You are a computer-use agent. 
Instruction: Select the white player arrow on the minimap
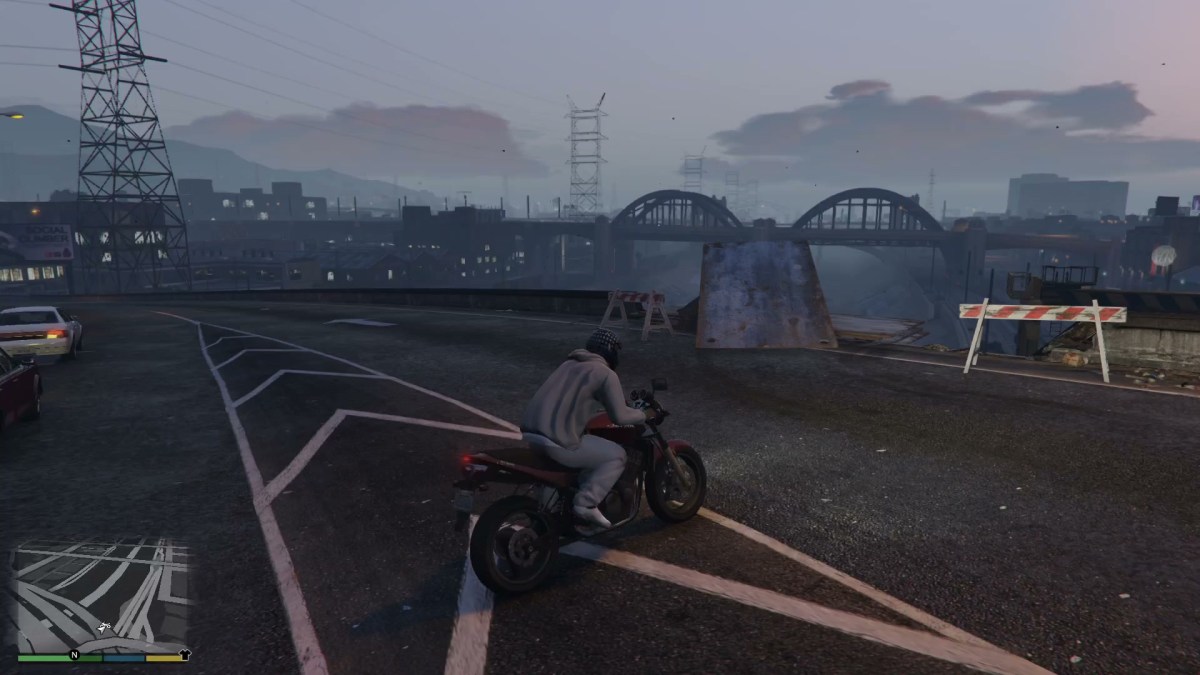[x=103, y=628]
